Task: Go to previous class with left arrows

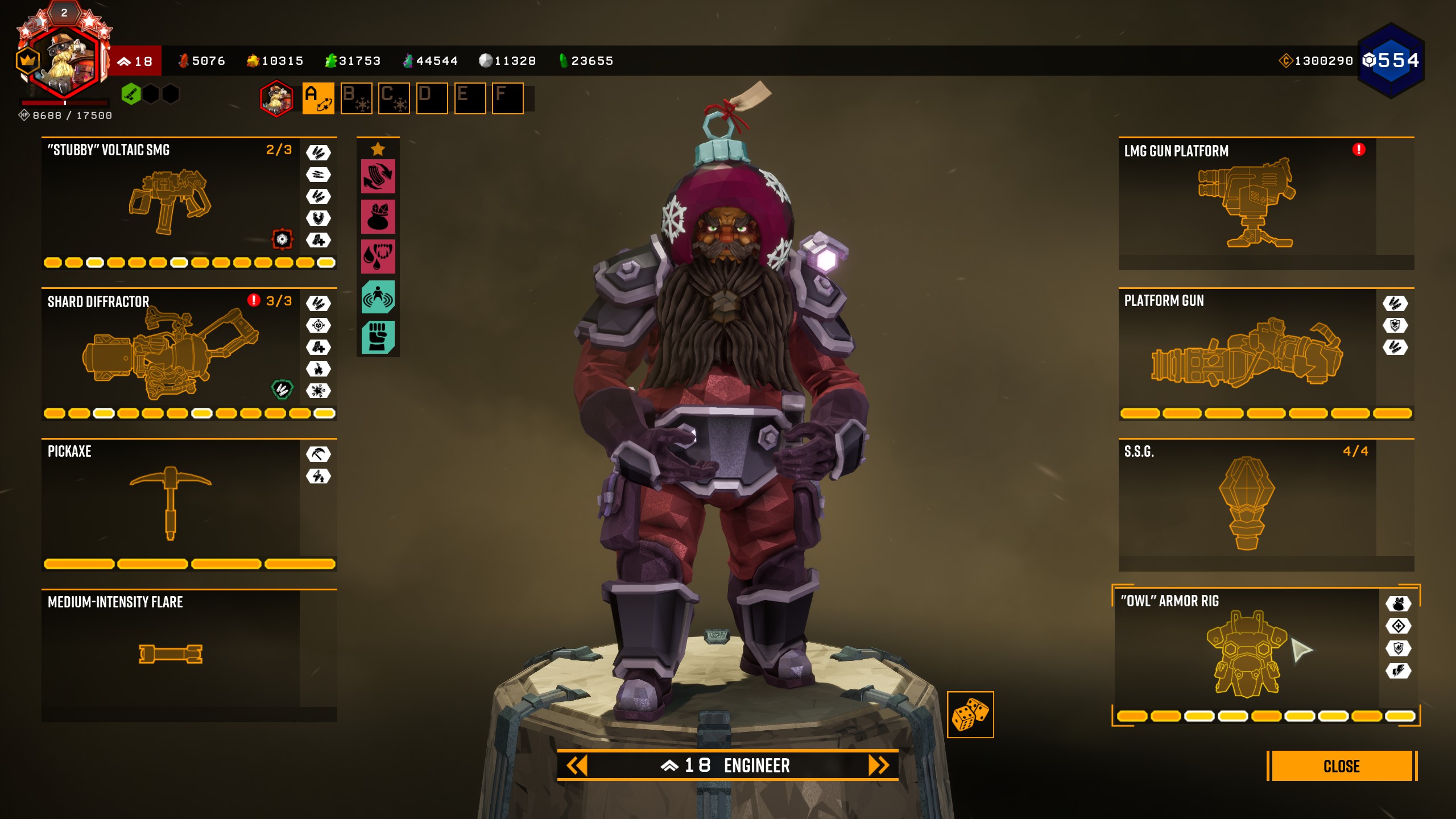Action: [x=577, y=766]
